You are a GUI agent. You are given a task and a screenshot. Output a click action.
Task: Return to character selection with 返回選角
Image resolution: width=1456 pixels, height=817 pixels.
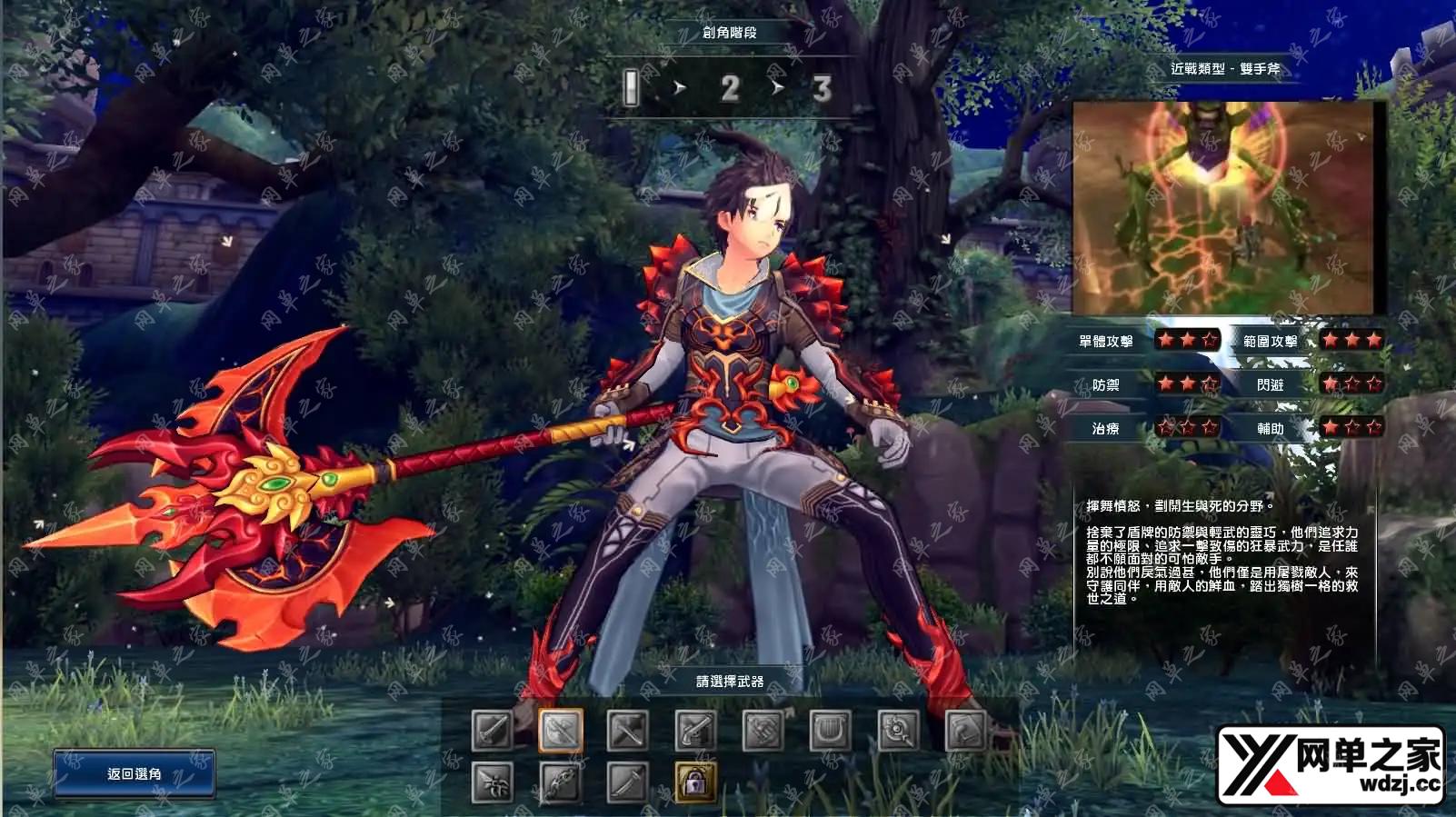tap(134, 773)
